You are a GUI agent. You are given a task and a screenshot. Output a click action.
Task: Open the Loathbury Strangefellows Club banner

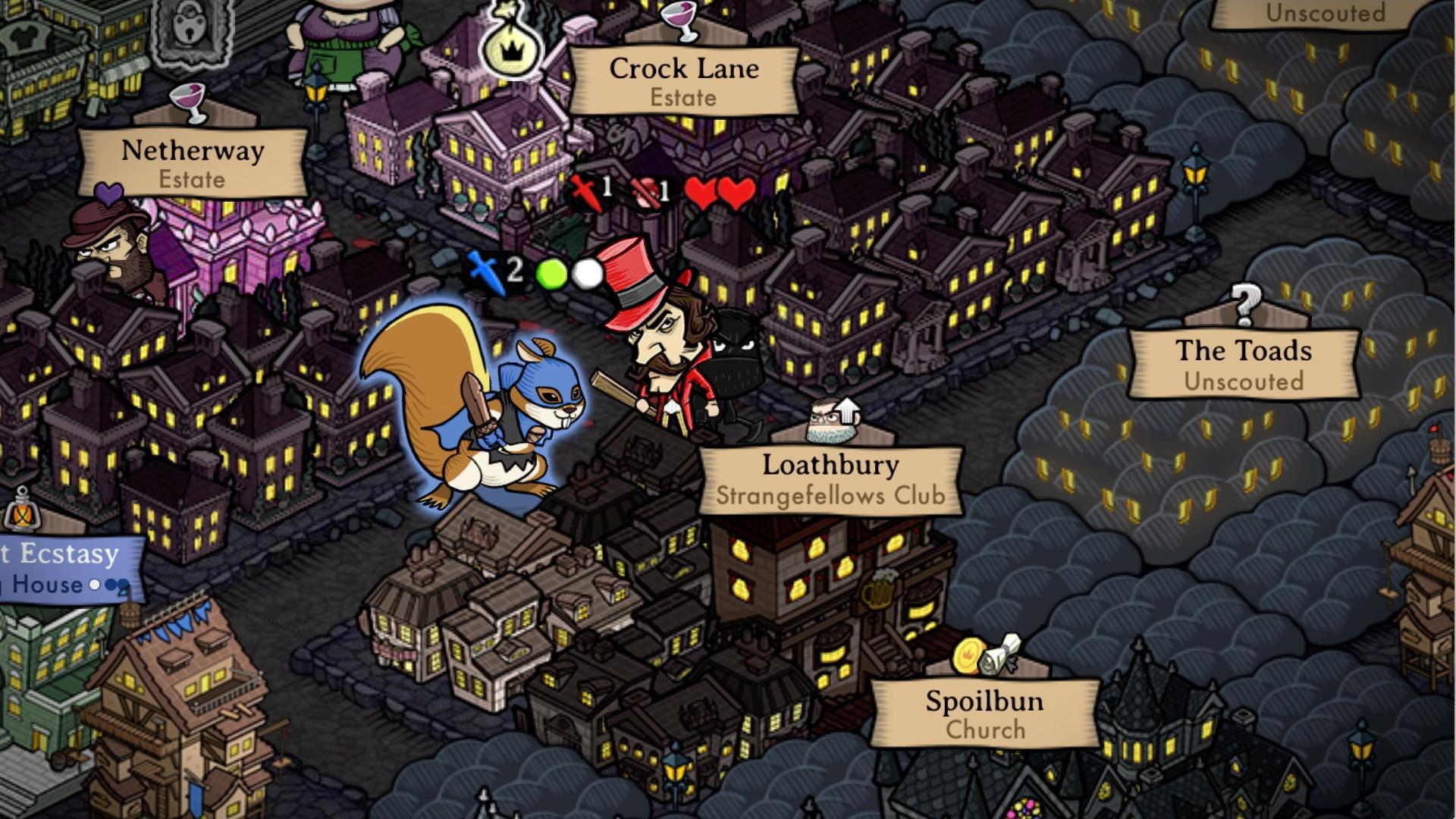(x=830, y=479)
